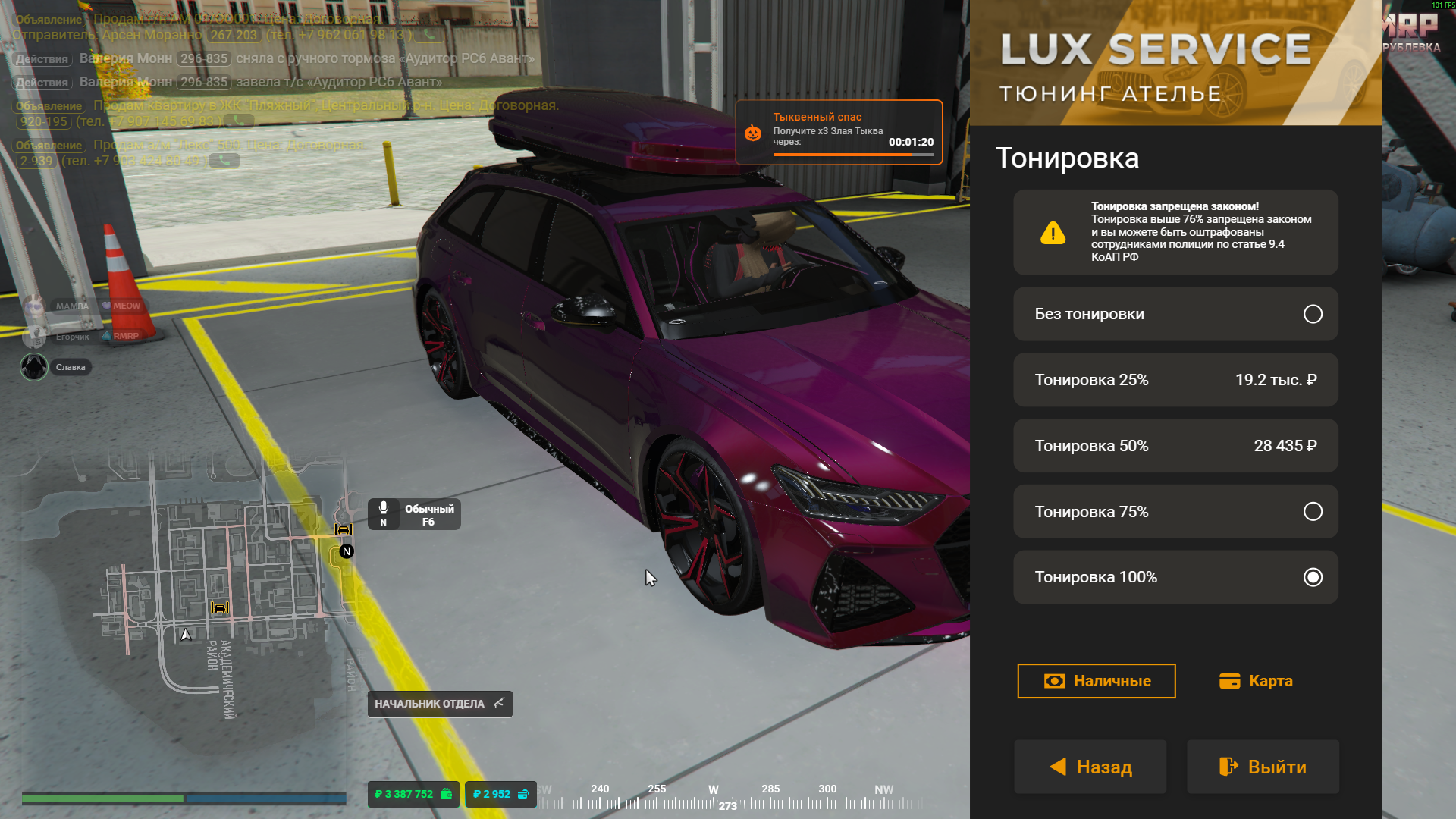Pick the 'Тонировка 50%' option
1456x819 pixels.
click(1175, 446)
